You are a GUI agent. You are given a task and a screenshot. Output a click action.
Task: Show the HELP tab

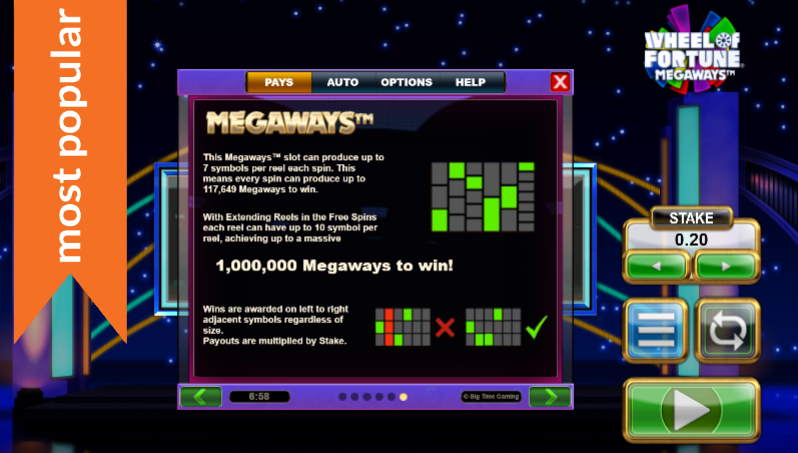point(470,82)
